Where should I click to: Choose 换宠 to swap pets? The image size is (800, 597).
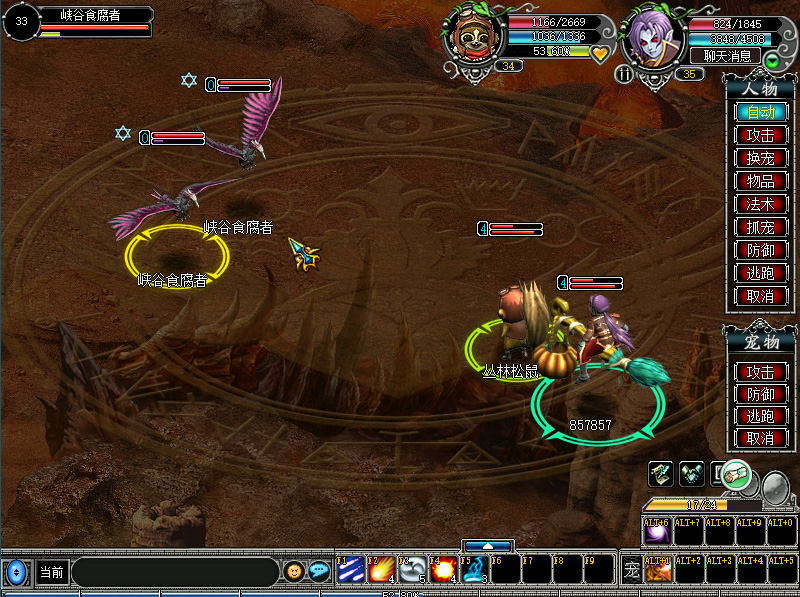[761, 158]
